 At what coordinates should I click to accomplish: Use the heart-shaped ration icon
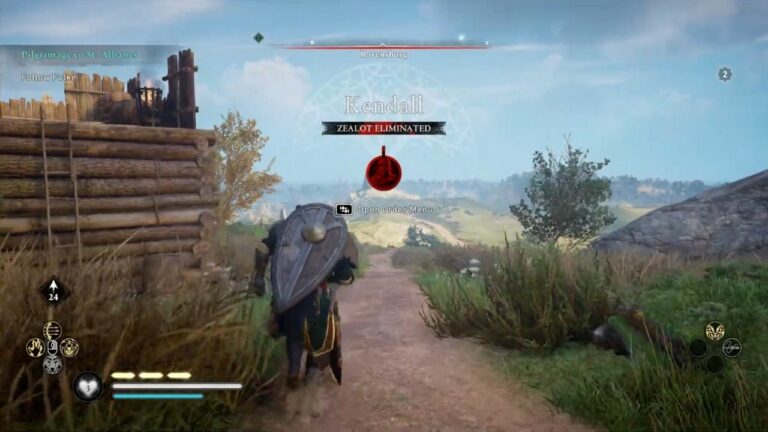point(88,386)
